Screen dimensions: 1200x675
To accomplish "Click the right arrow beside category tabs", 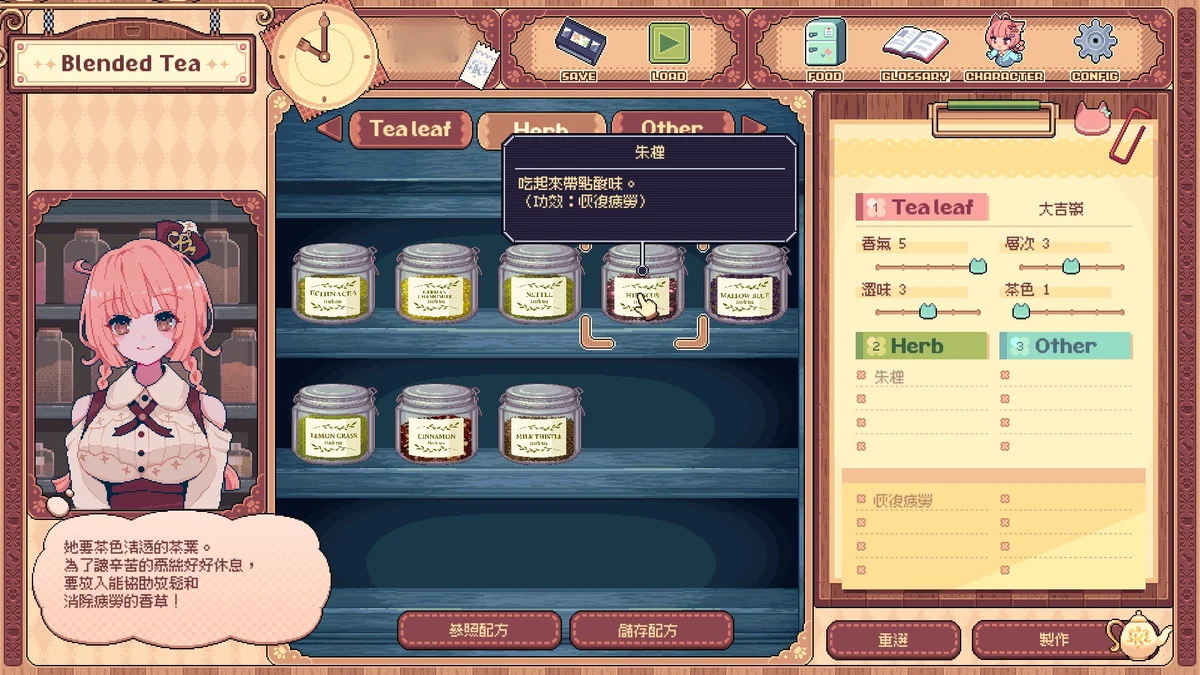I will (x=755, y=126).
